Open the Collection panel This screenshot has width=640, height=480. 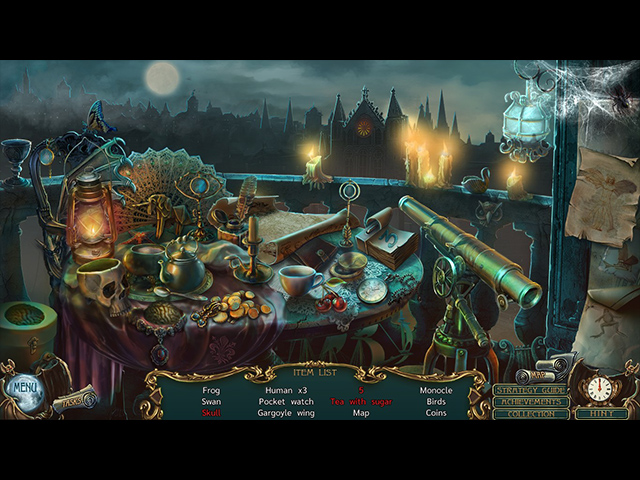pos(531,413)
